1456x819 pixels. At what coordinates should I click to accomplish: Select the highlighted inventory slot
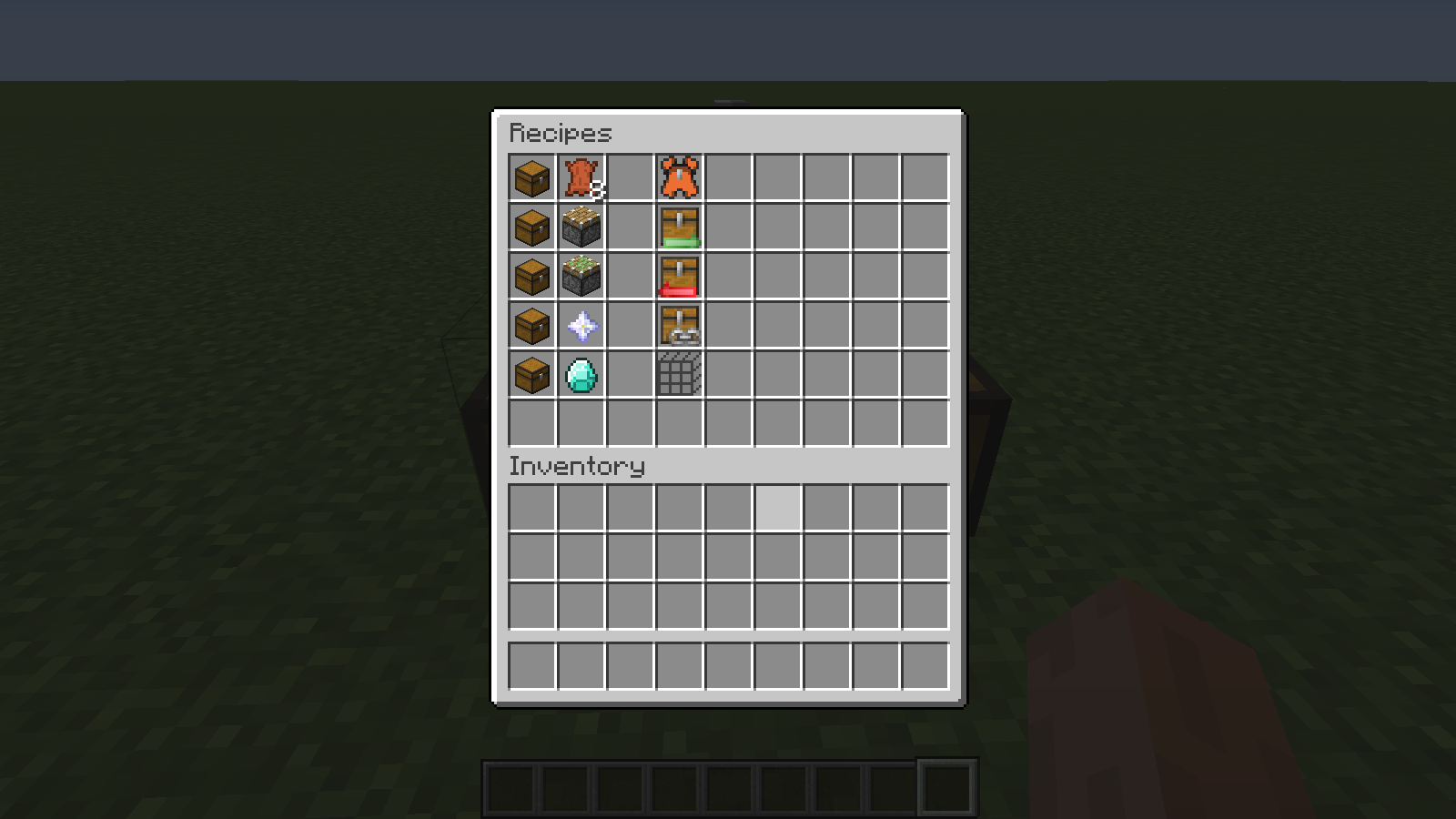pos(776,508)
